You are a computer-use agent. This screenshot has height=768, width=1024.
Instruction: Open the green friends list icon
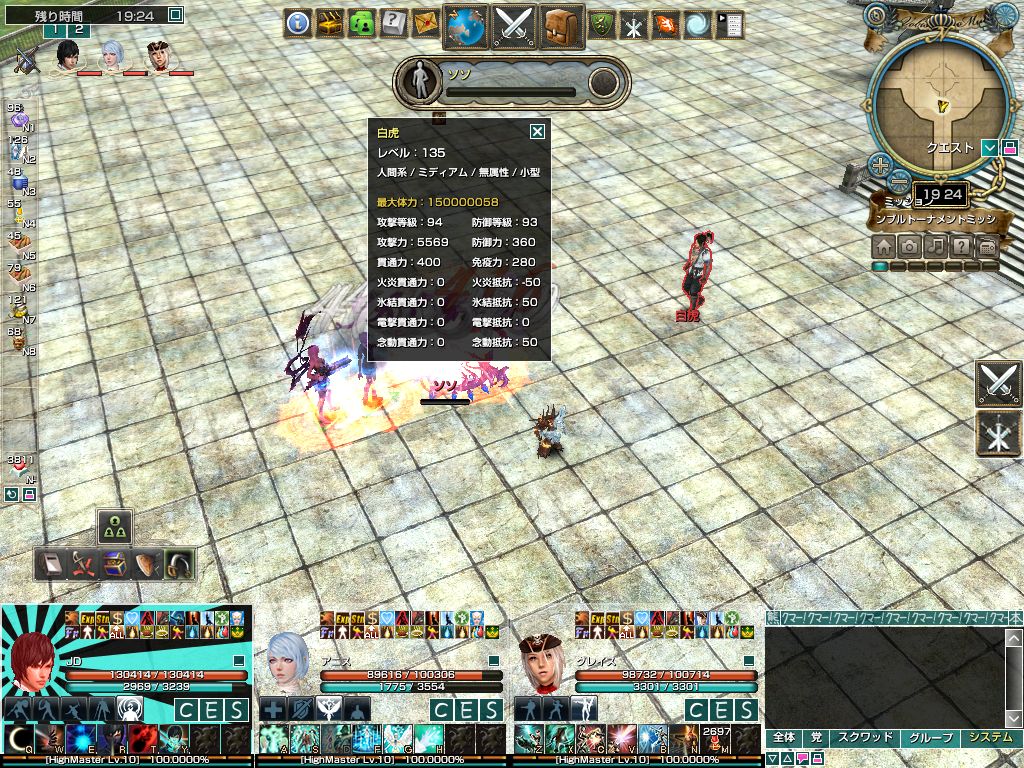pos(362,24)
